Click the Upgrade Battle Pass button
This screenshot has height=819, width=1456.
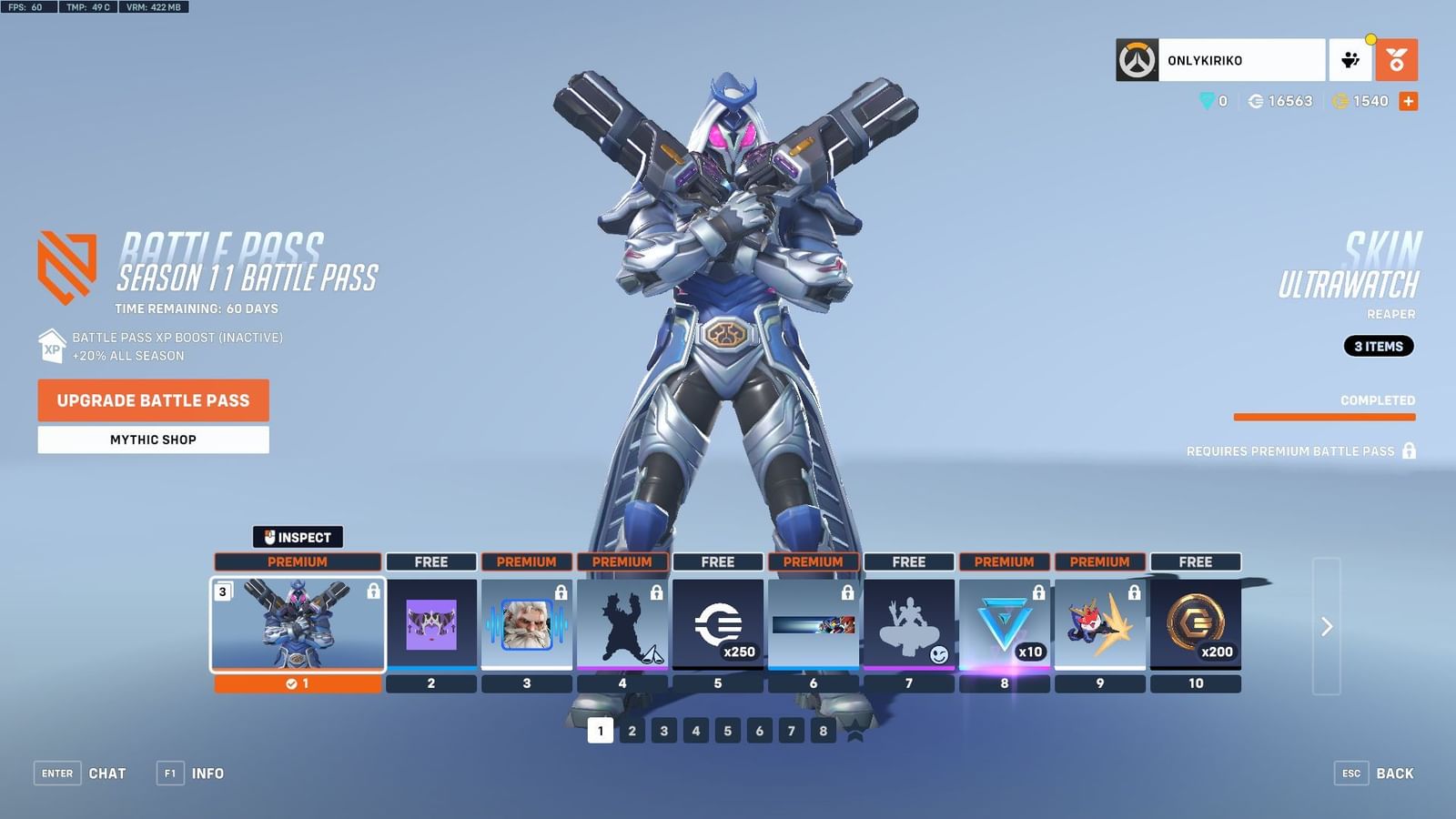coord(152,400)
